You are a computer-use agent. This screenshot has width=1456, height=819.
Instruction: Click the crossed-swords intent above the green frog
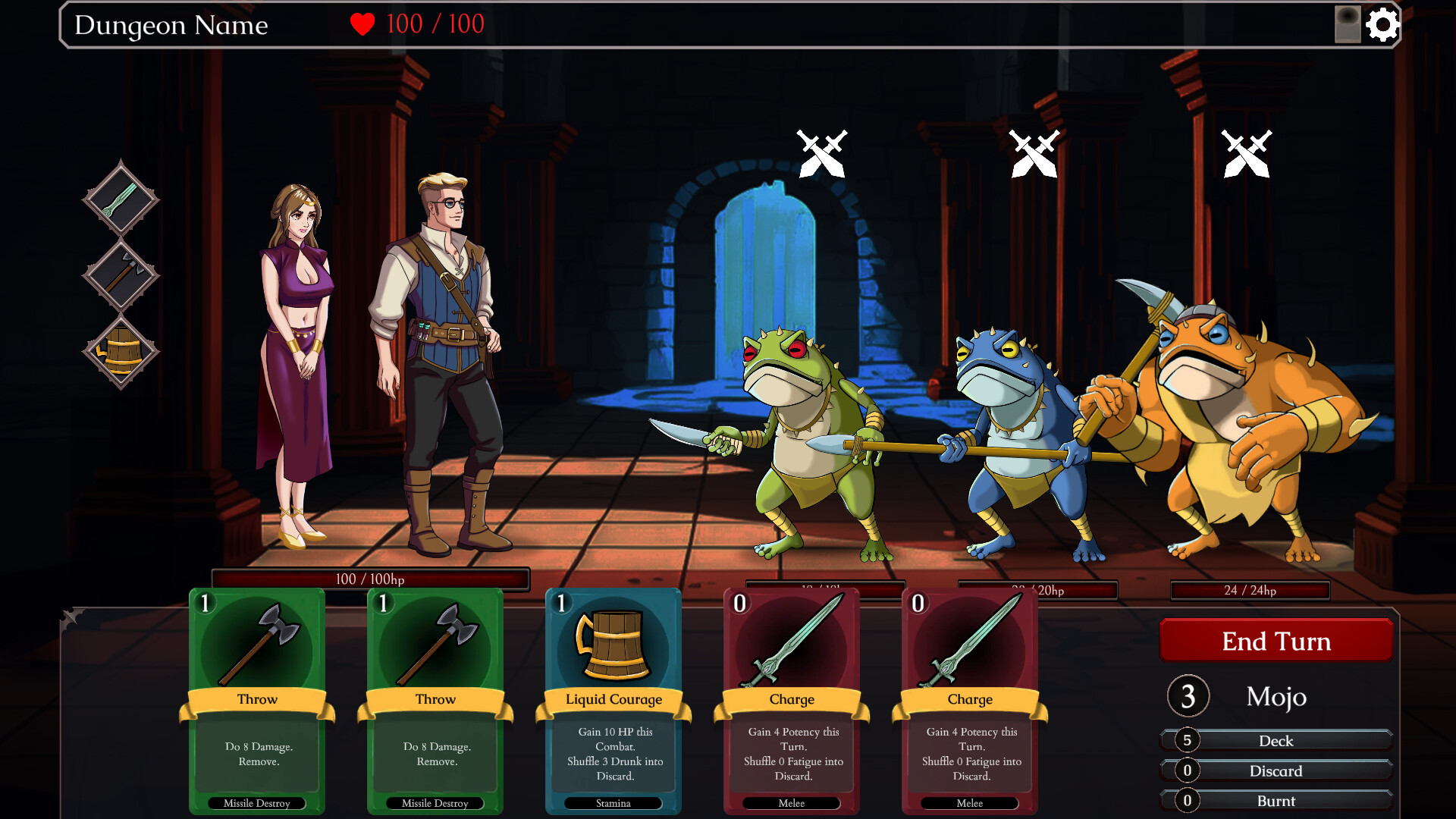point(820,153)
